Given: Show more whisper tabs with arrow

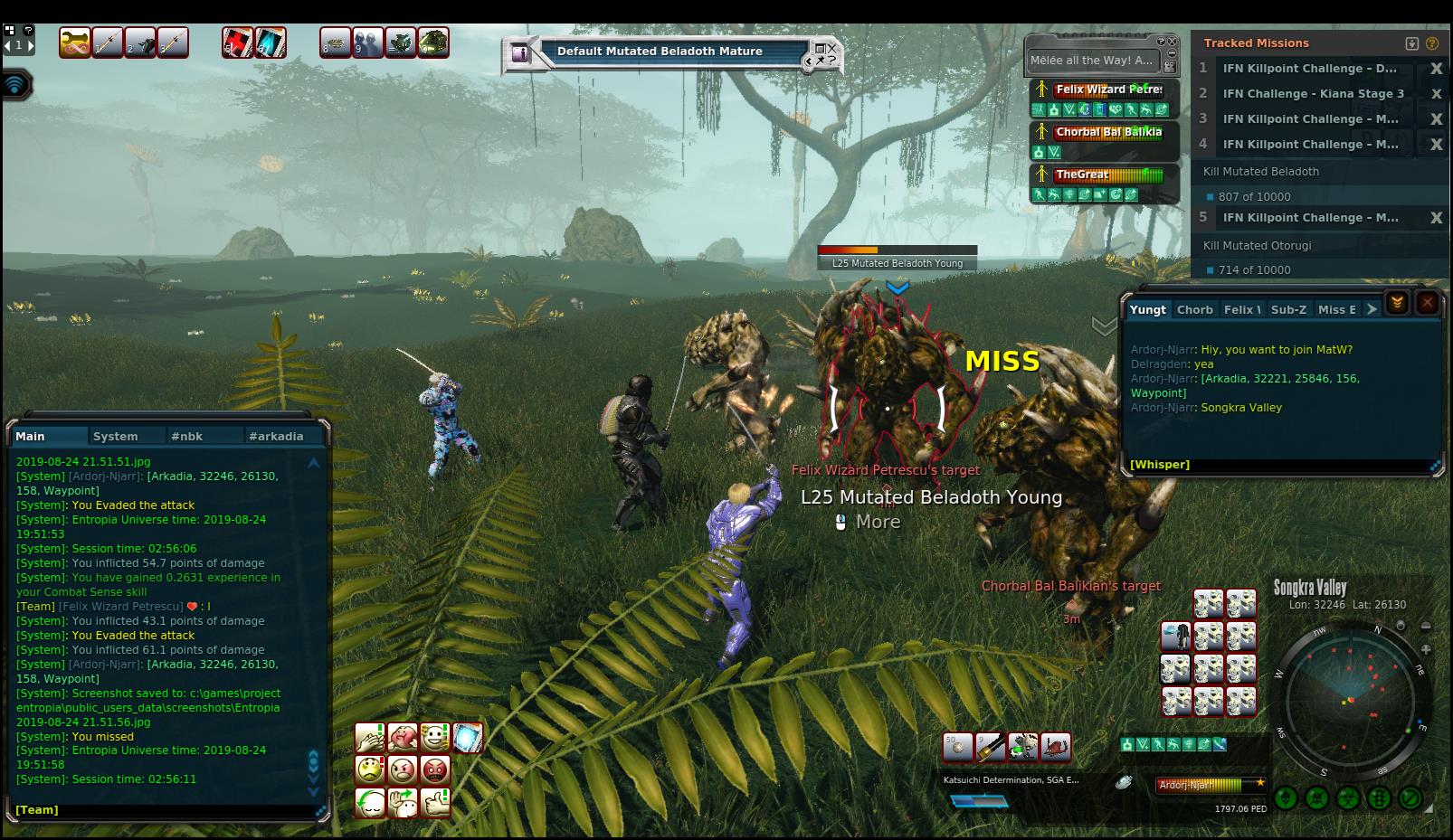Looking at the screenshot, I should click(1372, 309).
